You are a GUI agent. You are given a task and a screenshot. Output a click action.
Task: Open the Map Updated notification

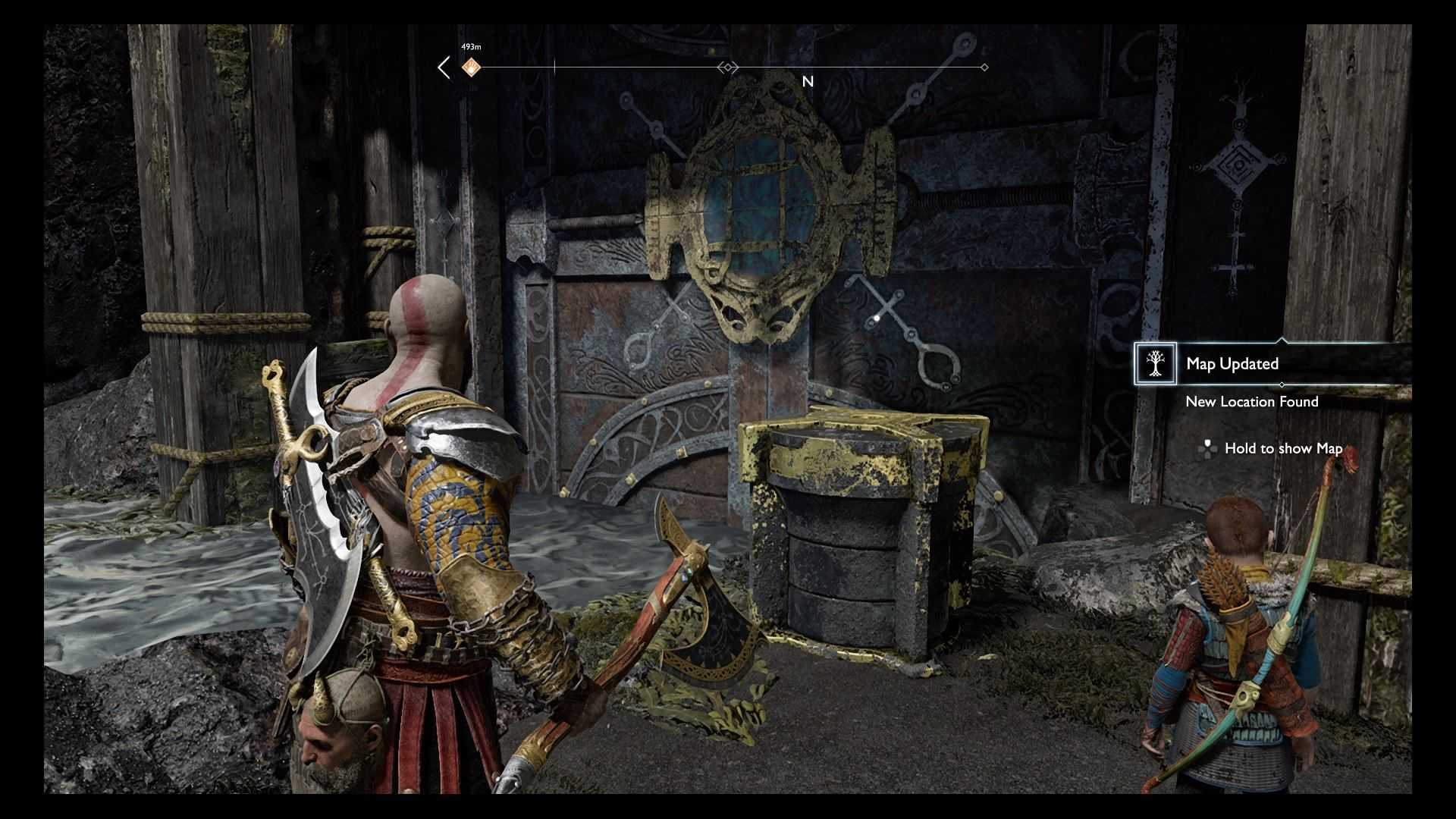point(1232,364)
